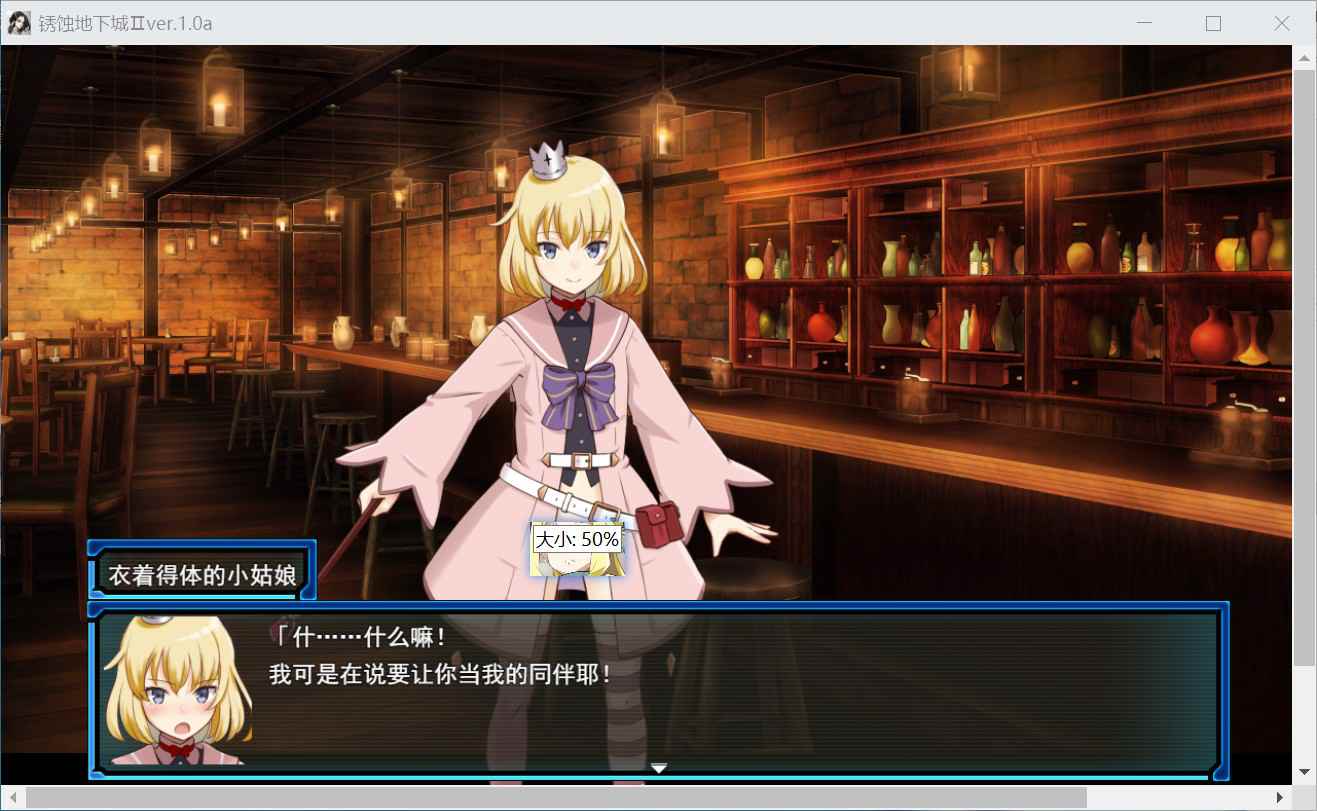
Task: Maximize the game window
Action: tap(1213, 24)
